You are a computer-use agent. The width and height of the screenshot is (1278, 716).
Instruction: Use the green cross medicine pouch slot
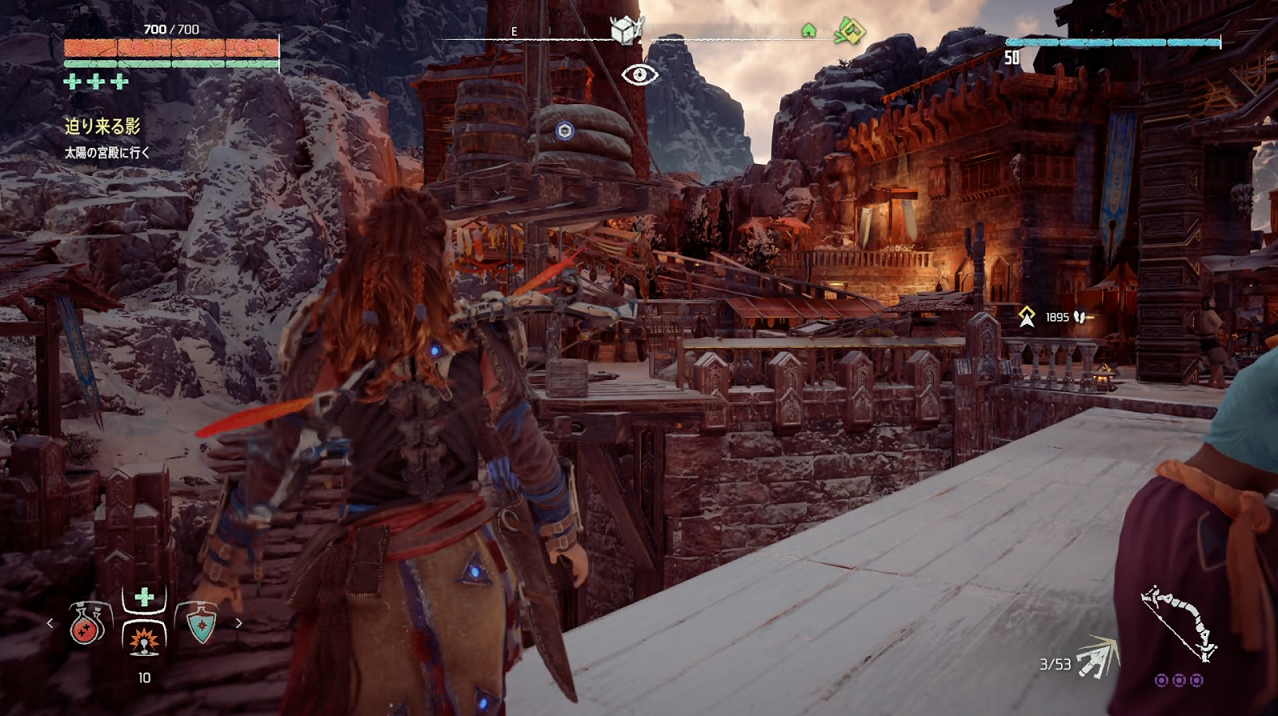[x=144, y=597]
